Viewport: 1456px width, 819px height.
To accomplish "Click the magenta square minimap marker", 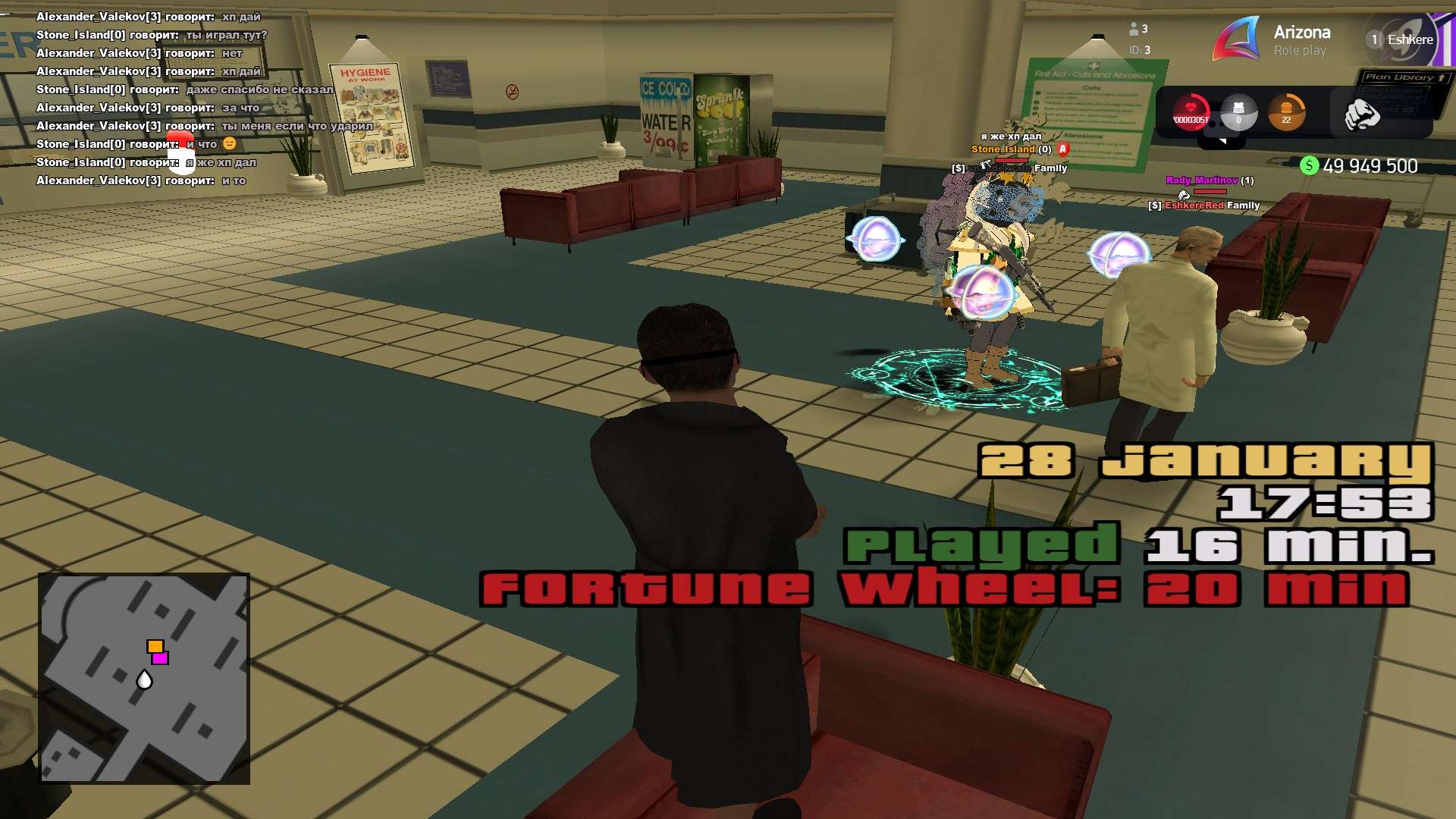I will 160,658.
